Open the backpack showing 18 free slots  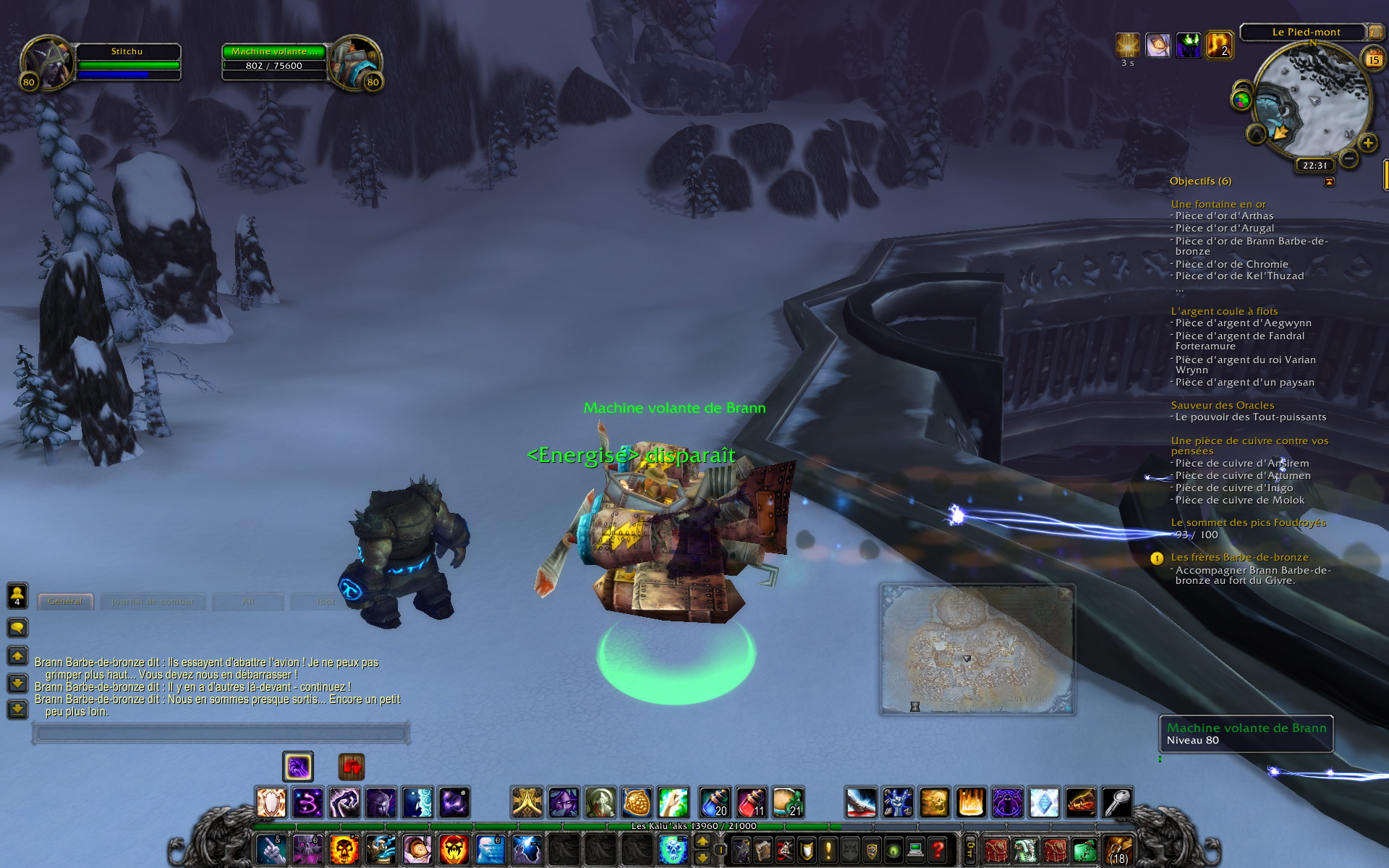pos(1118,850)
